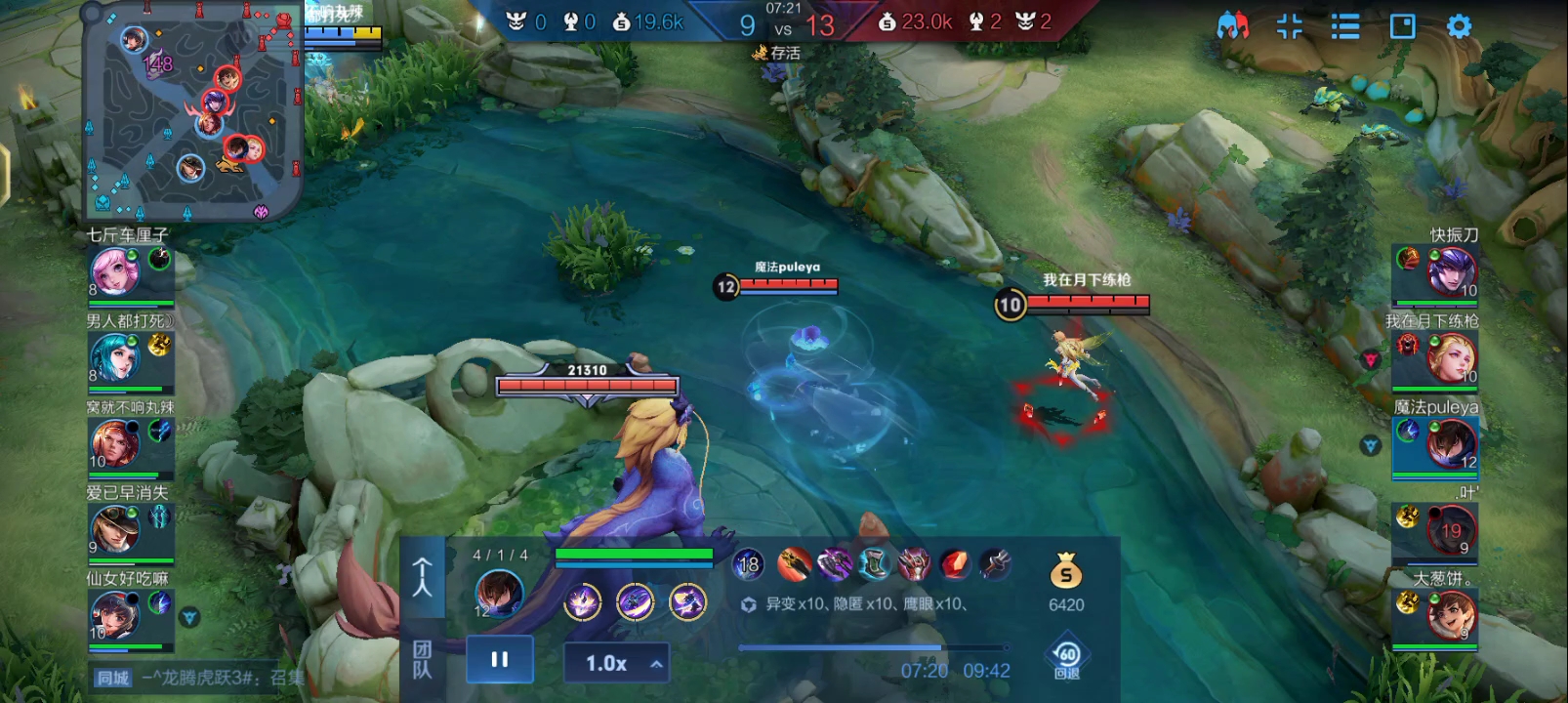Screen dimensions: 1568x703
Task: Select enemy player 我在月下练枪 portrait
Action: pyautogui.click(x=1451, y=358)
